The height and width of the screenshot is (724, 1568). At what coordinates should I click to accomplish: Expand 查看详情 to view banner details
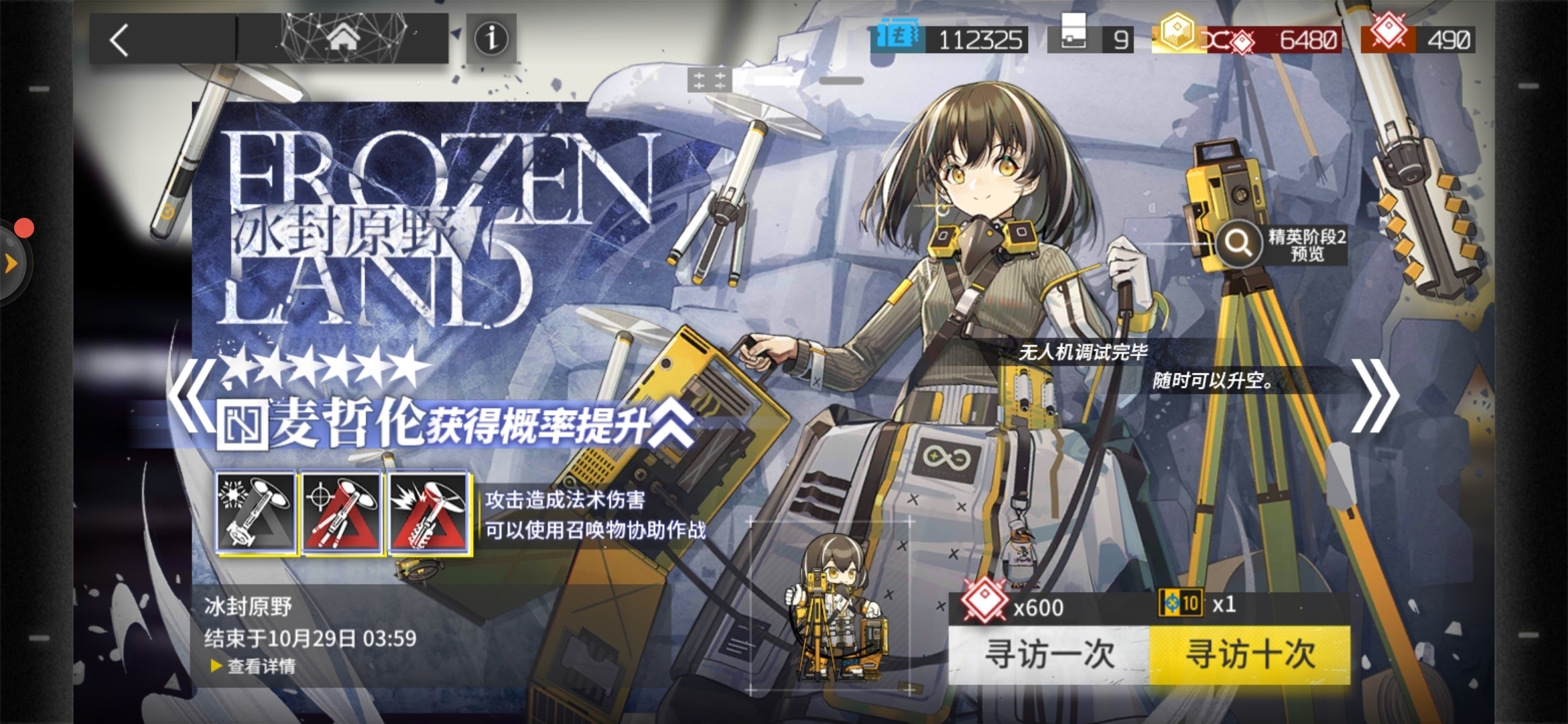pos(261,668)
